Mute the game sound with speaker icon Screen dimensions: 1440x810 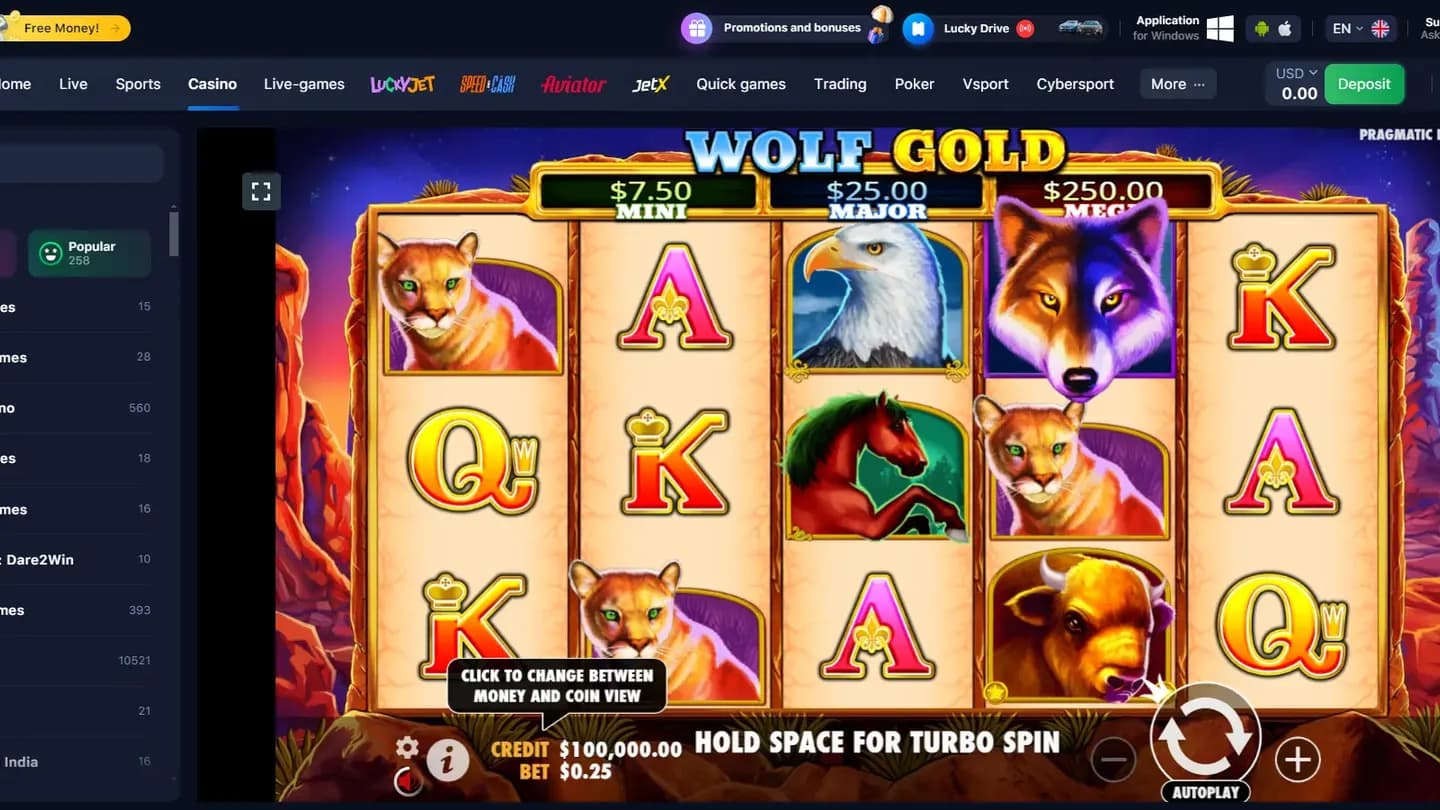(x=408, y=781)
